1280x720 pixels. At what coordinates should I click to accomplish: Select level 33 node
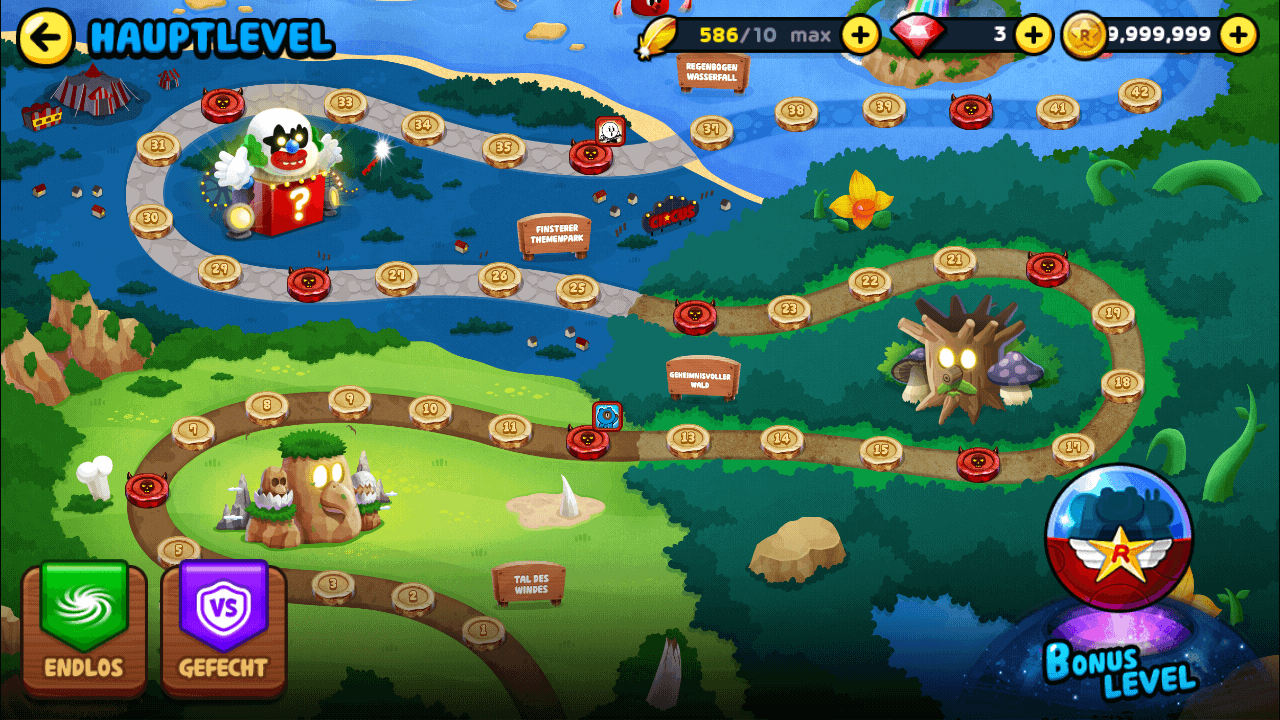[345, 103]
